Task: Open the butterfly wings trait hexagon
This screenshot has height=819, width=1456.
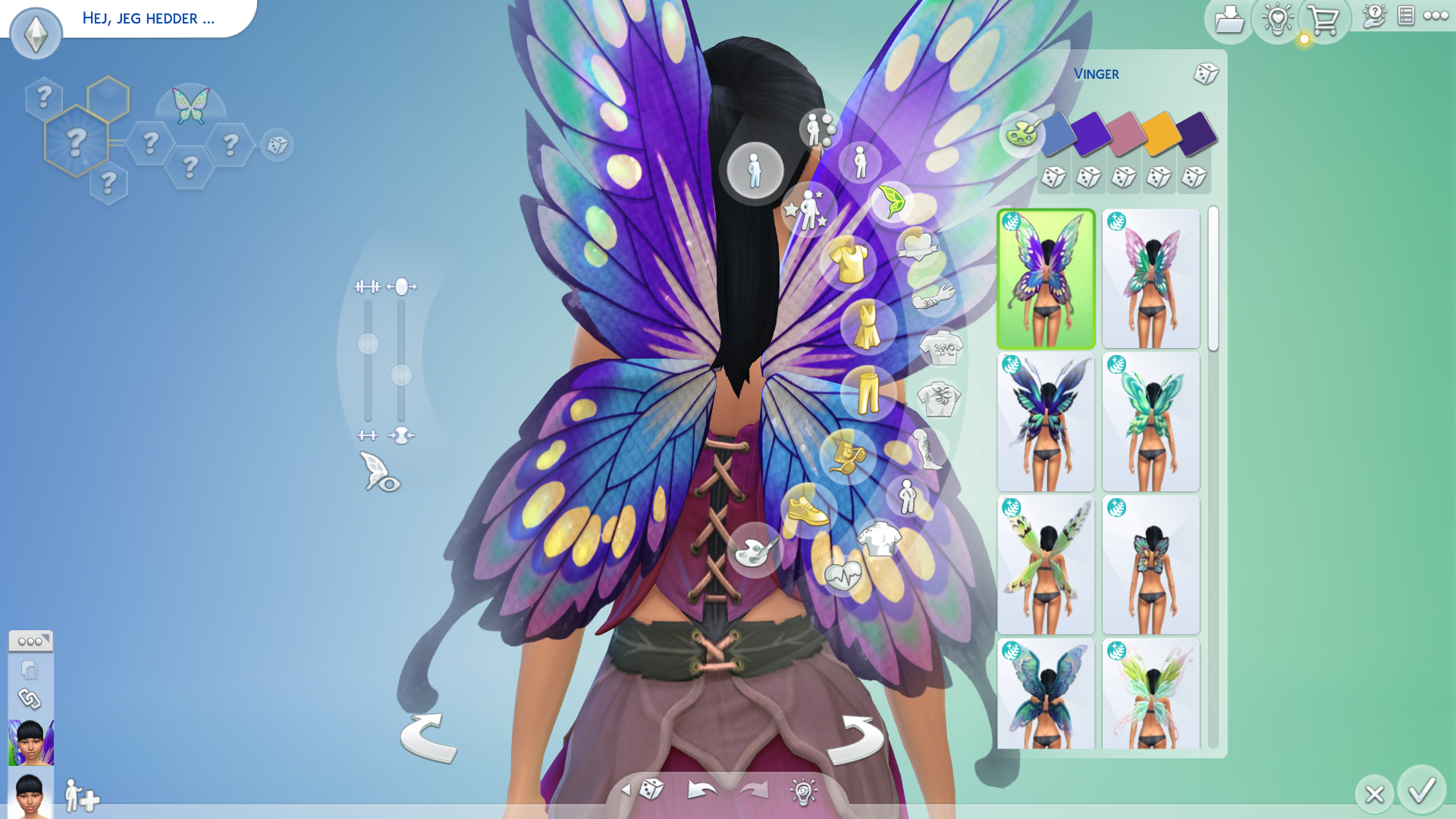Action: 190,106
